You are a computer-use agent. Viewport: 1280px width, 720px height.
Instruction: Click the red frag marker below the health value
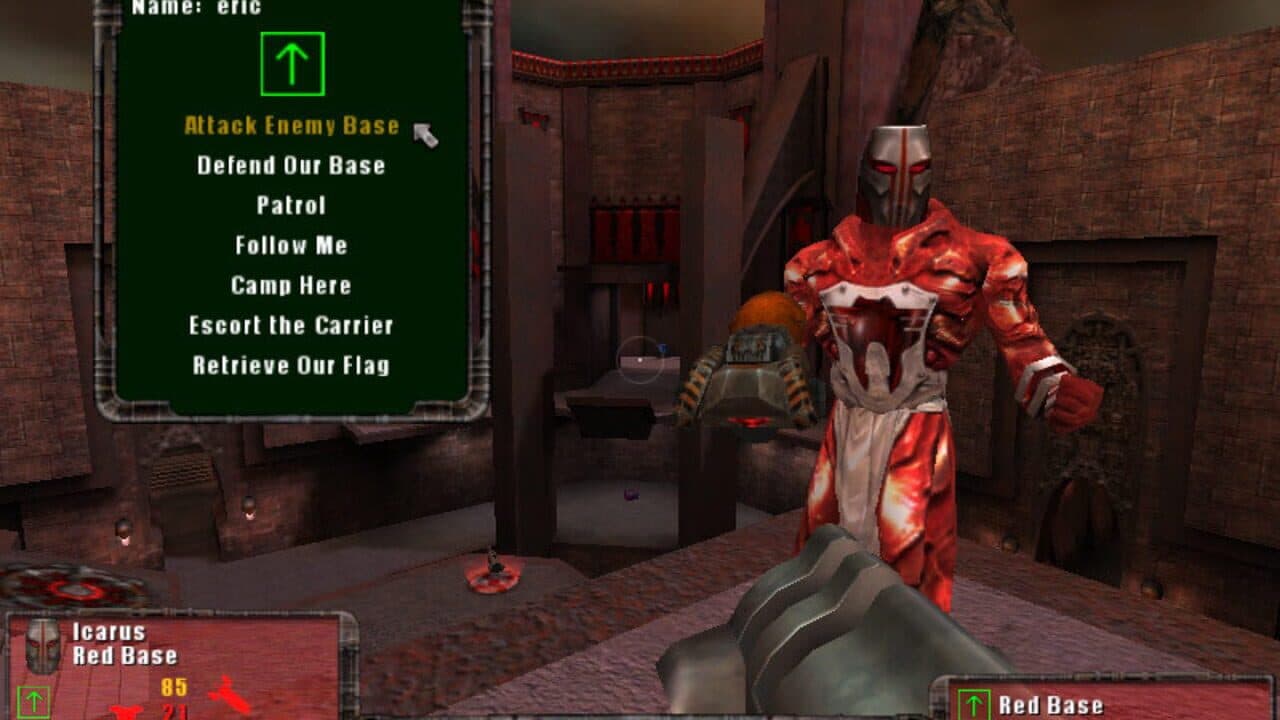[124, 712]
